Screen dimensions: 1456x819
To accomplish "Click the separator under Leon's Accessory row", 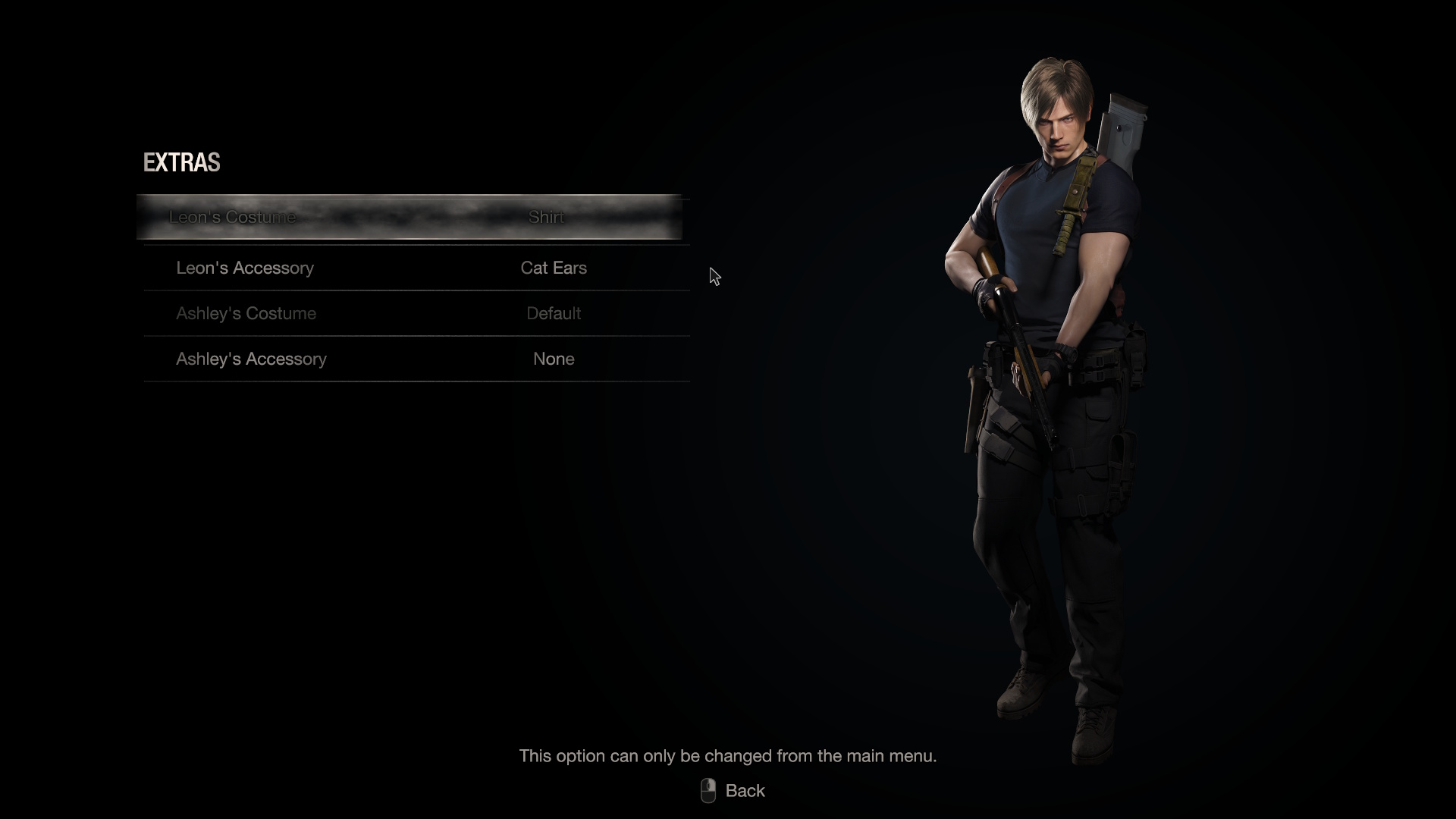I will click(416, 290).
